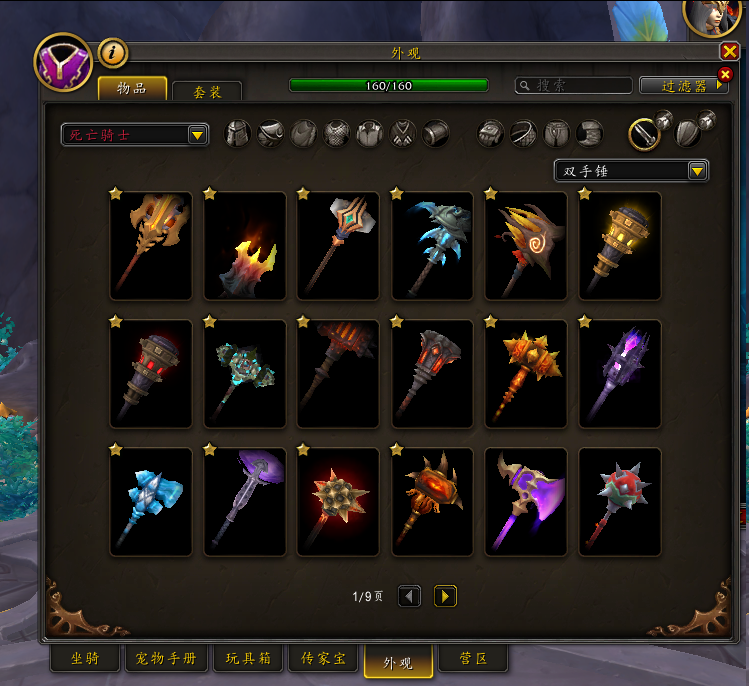Image resolution: width=749 pixels, height=686 pixels.
Task: Pick the ice-blue crystal hammer appearance
Action: coord(150,502)
